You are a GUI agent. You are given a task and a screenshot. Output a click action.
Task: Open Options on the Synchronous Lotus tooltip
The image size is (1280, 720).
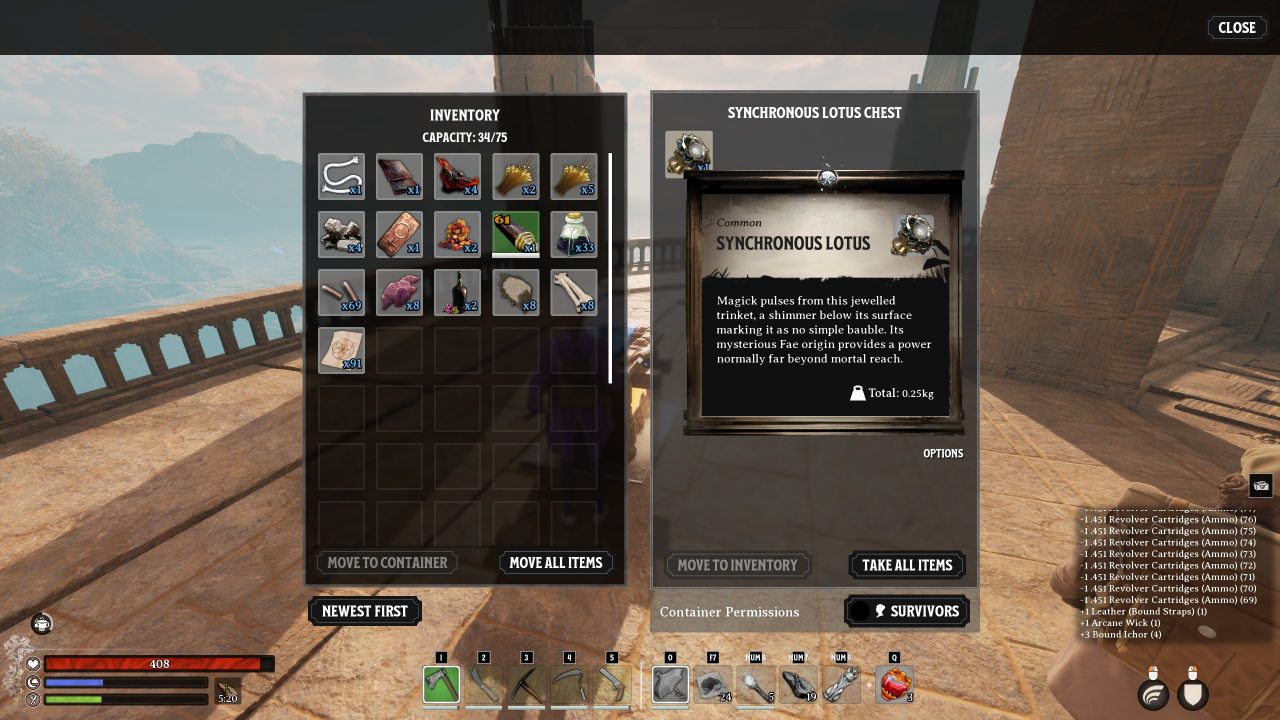click(x=943, y=454)
